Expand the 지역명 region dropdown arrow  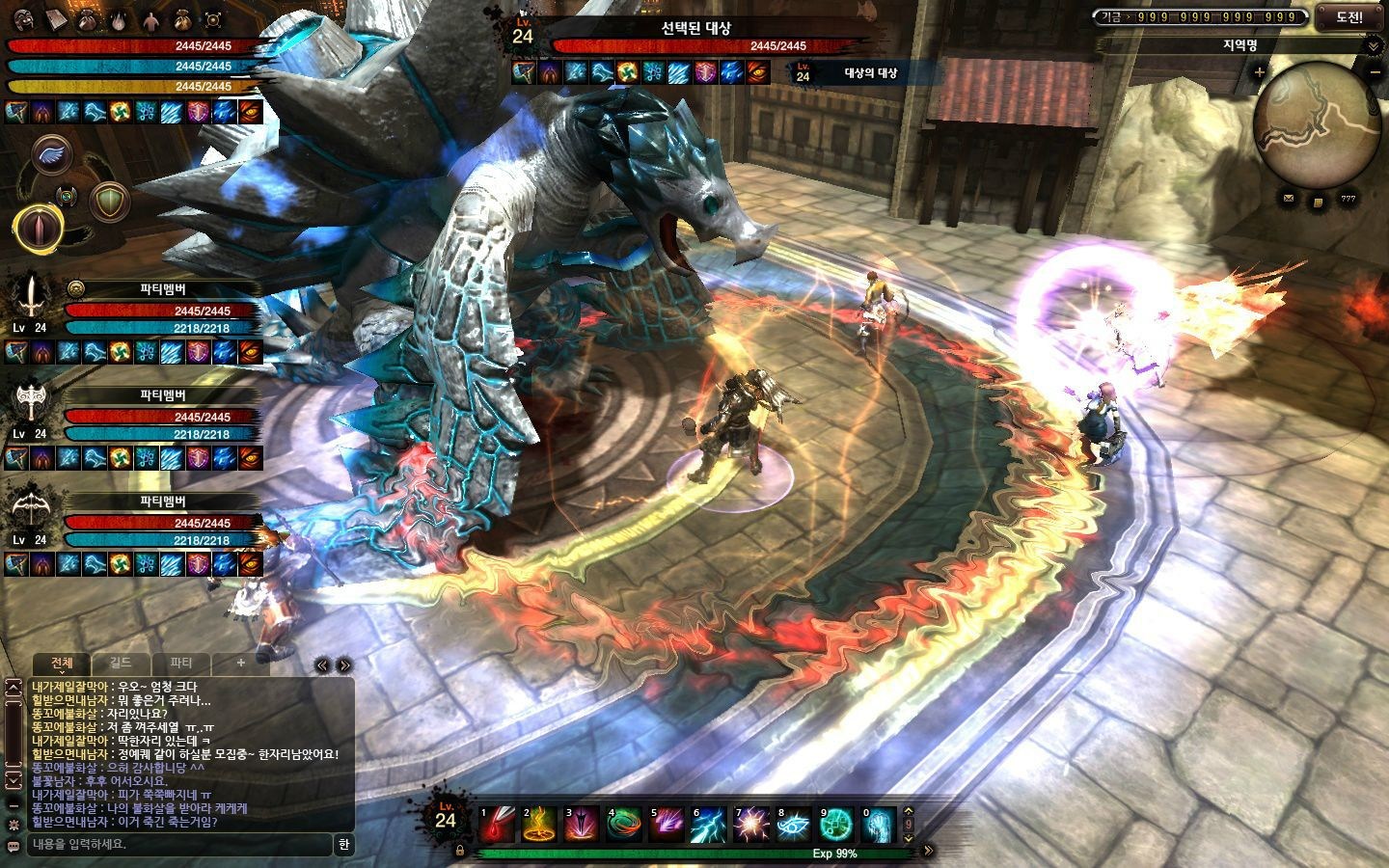[x=1374, y=45]
